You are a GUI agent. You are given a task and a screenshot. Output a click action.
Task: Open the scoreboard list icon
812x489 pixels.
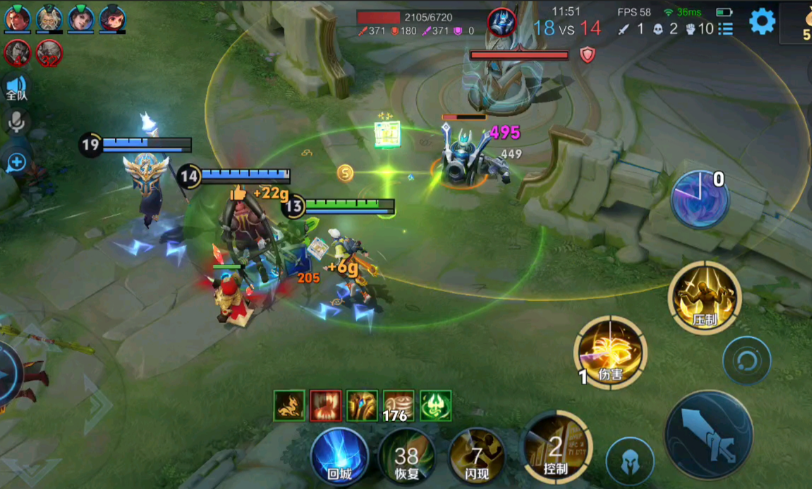(x=726, y=29)
